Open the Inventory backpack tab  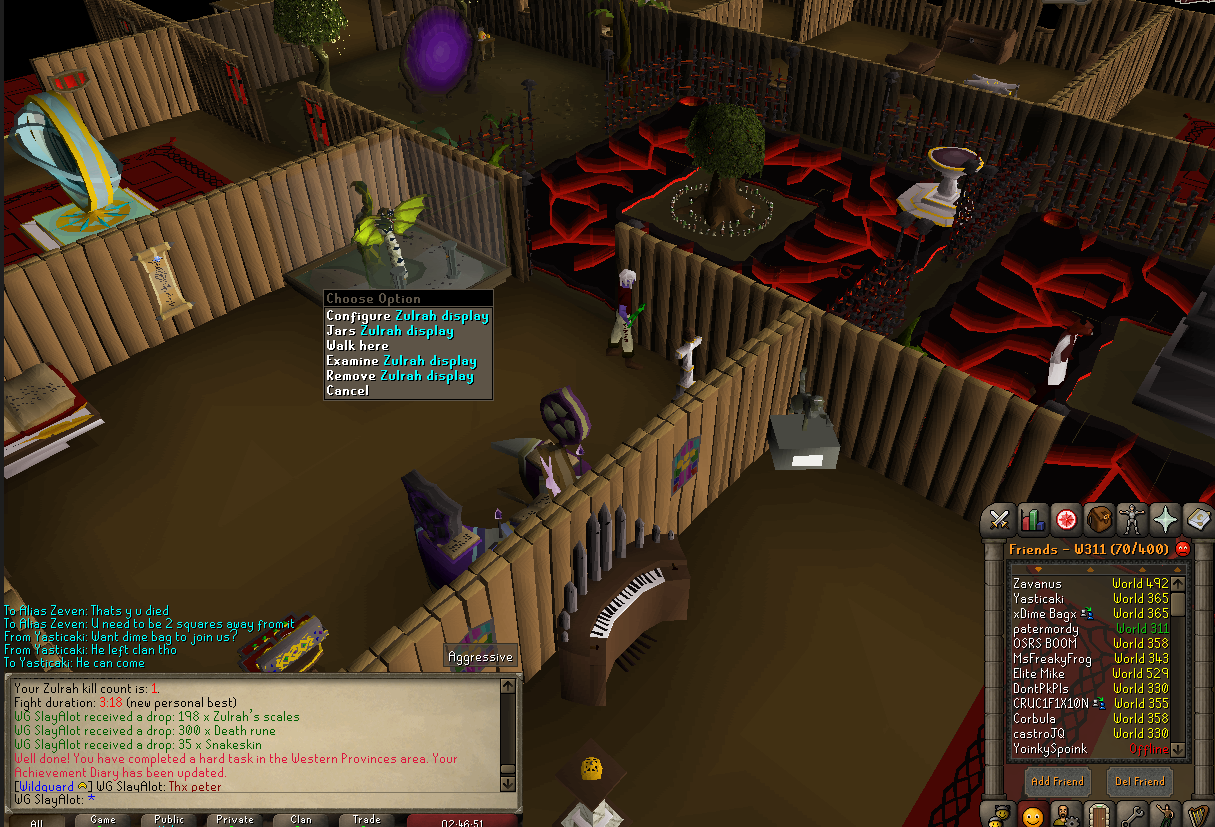click(1099, 519)
